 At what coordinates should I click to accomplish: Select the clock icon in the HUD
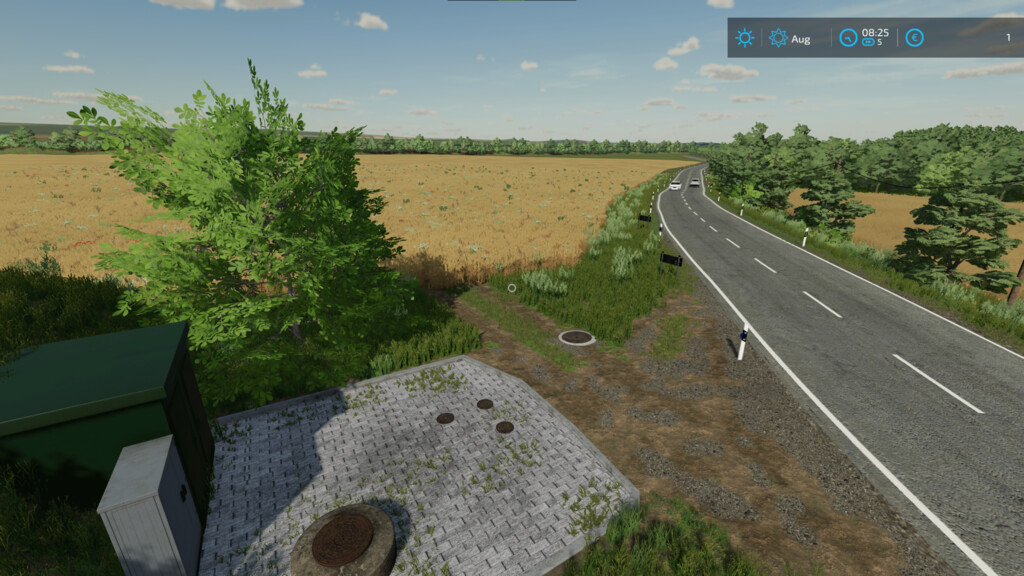pos(848,38)
